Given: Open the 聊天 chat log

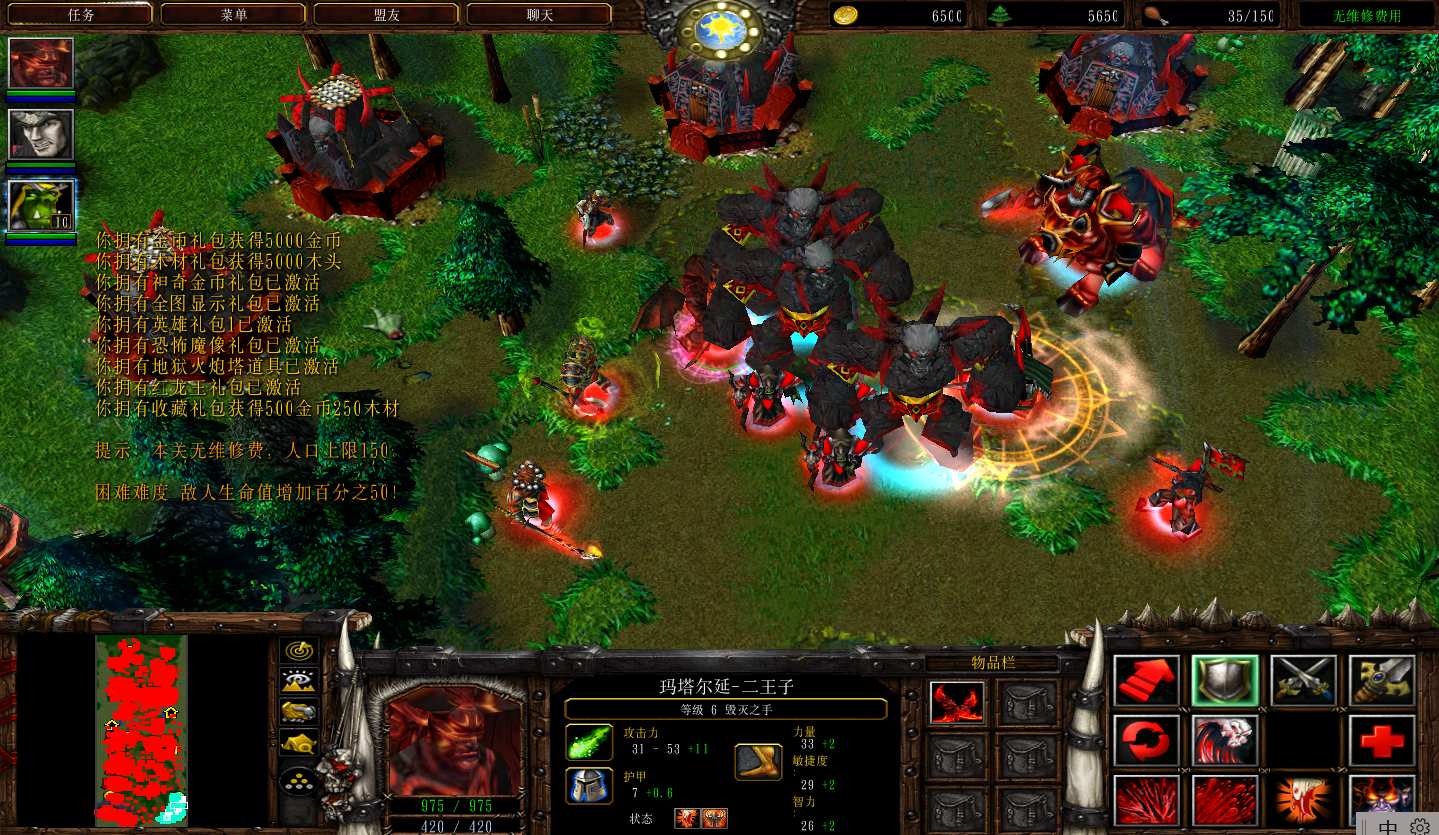Looking at the screenshot, I should pyautogui.click(x=539, y=15).
